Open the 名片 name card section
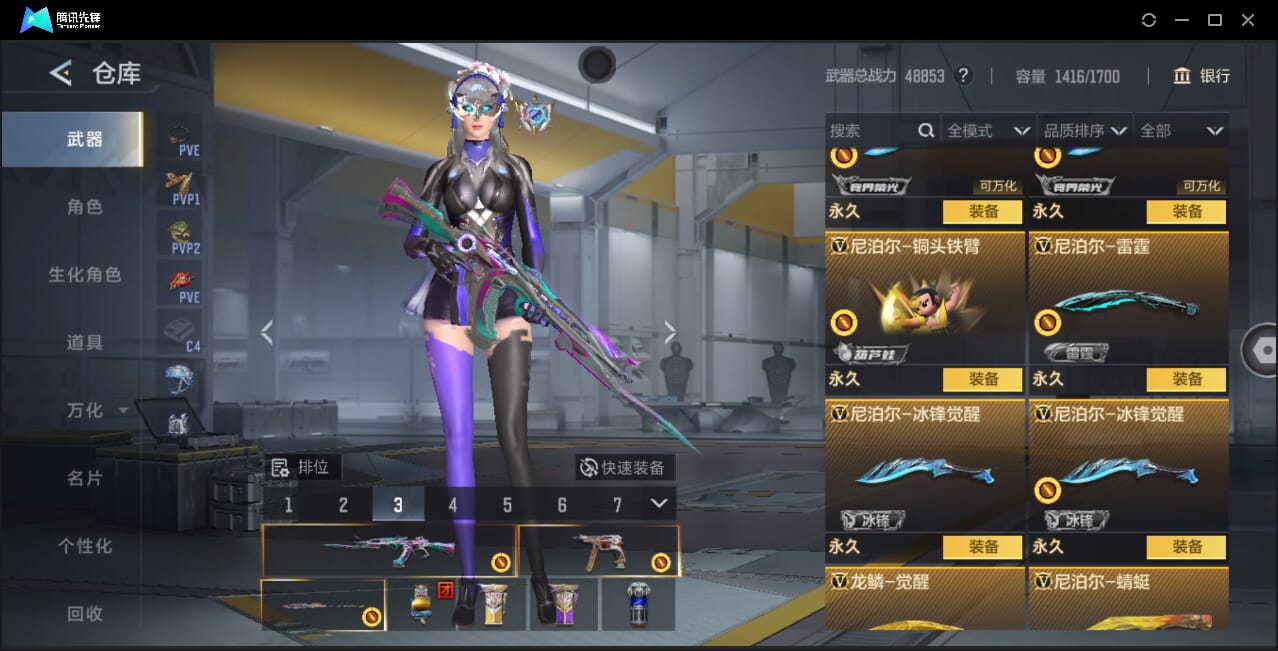This screenshot has width=1278, height=651. click(85, 479)
